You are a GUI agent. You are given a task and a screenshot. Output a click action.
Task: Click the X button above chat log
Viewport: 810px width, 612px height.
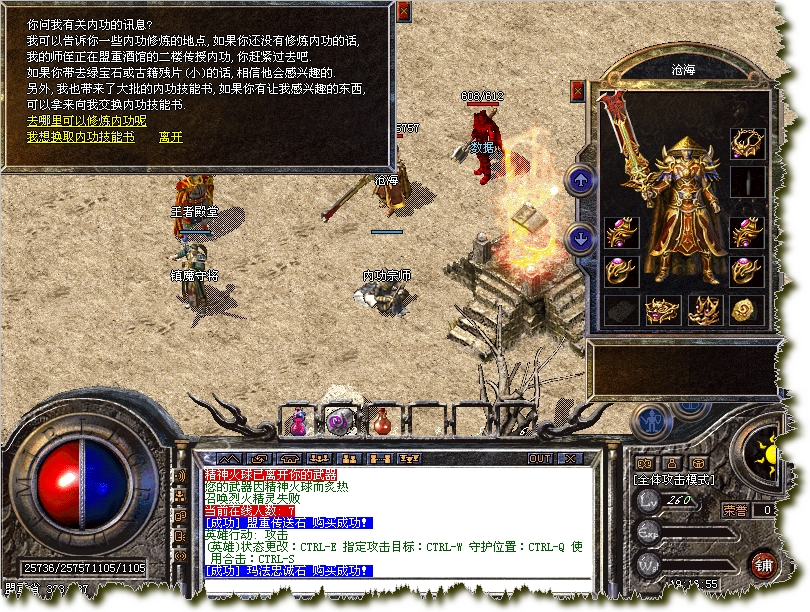coord(569,458)
